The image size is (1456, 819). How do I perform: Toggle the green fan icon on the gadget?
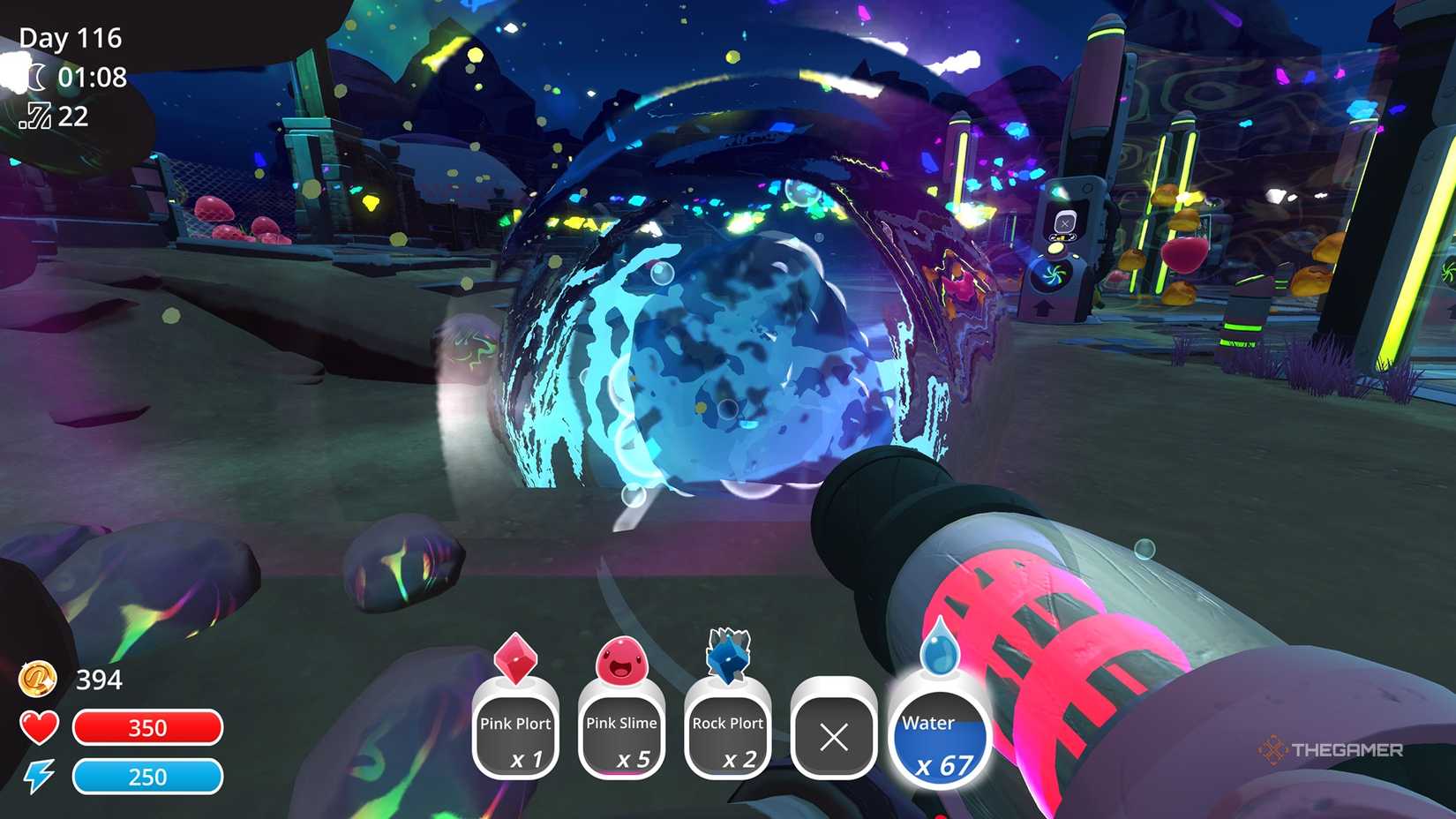tap(1053, 274)
